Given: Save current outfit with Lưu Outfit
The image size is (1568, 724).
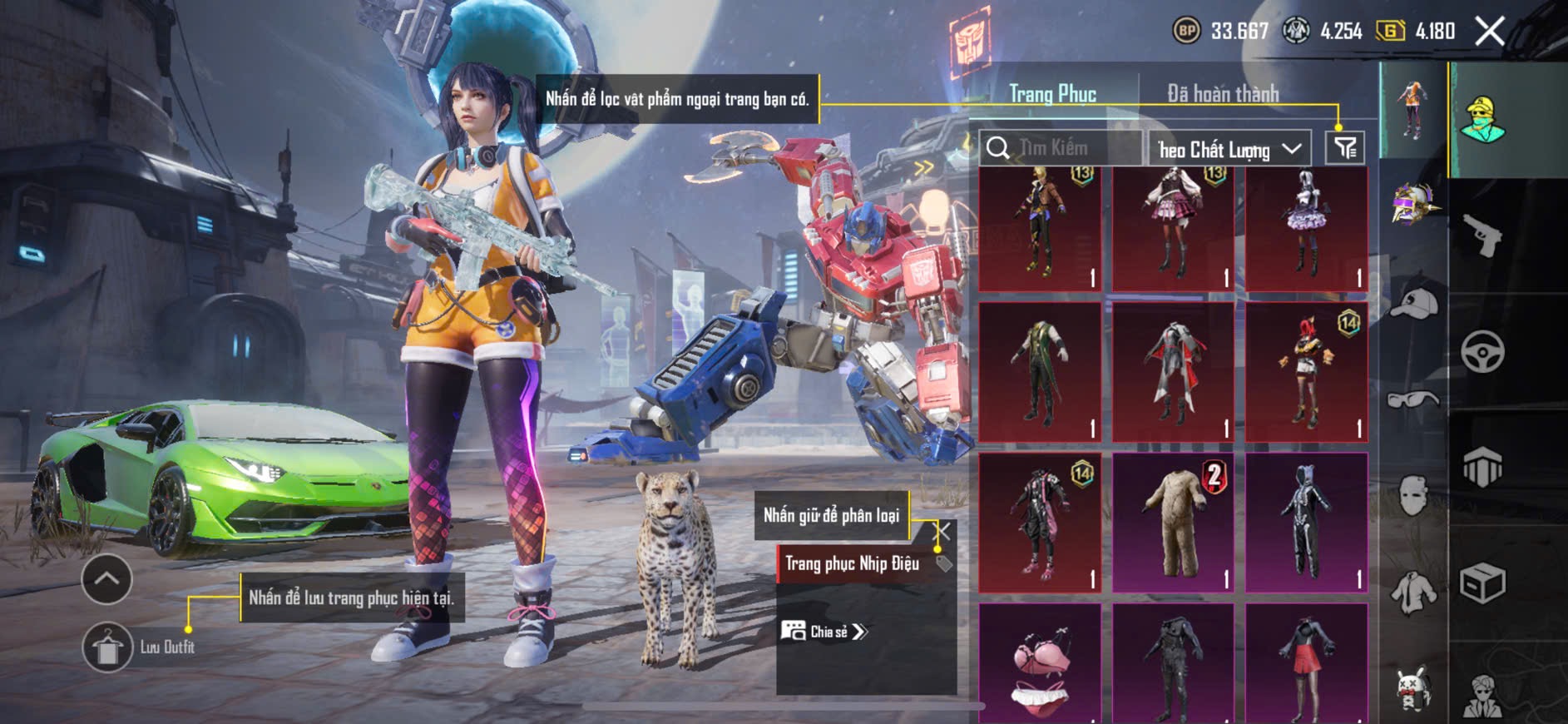Looking at the screenshot, I should 107,647.
